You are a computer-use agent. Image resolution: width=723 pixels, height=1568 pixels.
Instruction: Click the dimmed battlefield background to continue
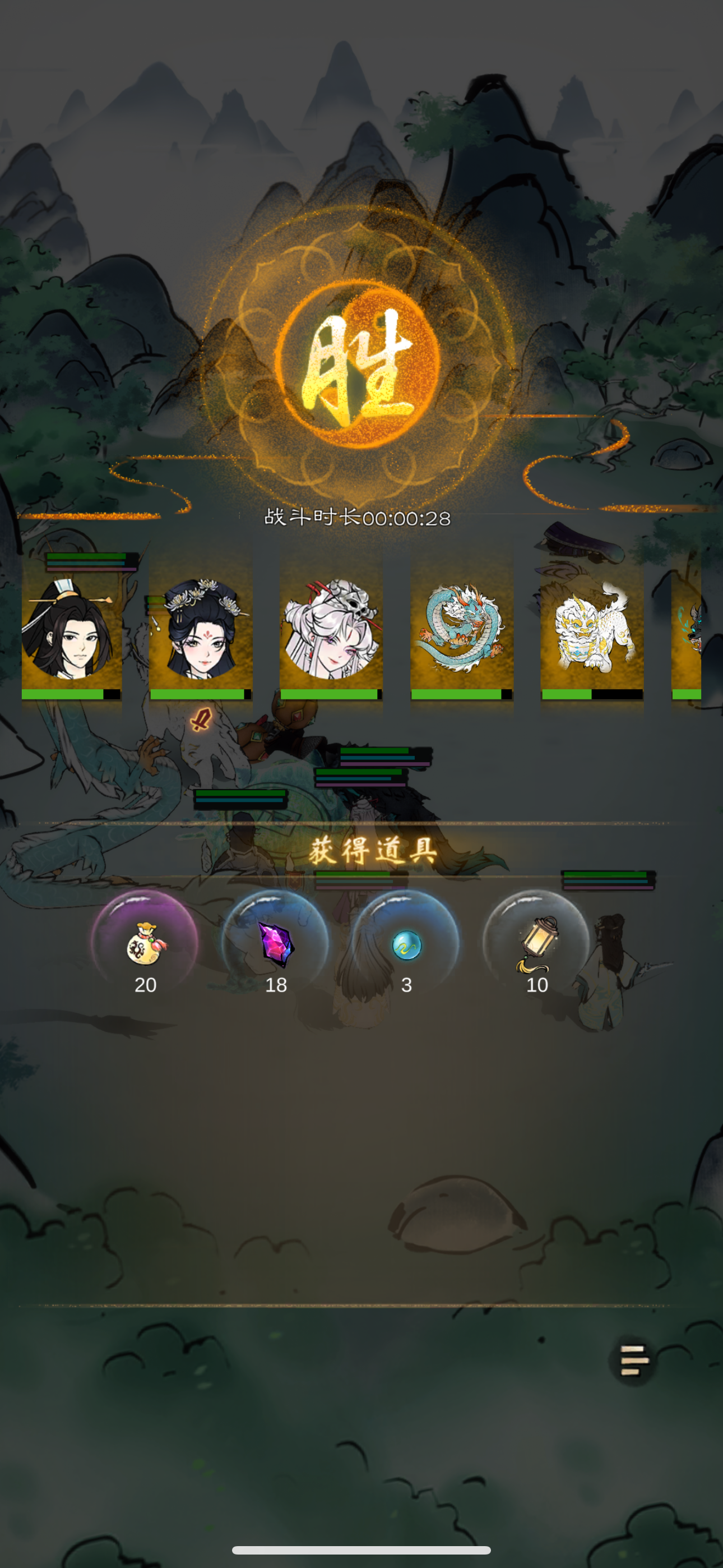[361, 1187]
